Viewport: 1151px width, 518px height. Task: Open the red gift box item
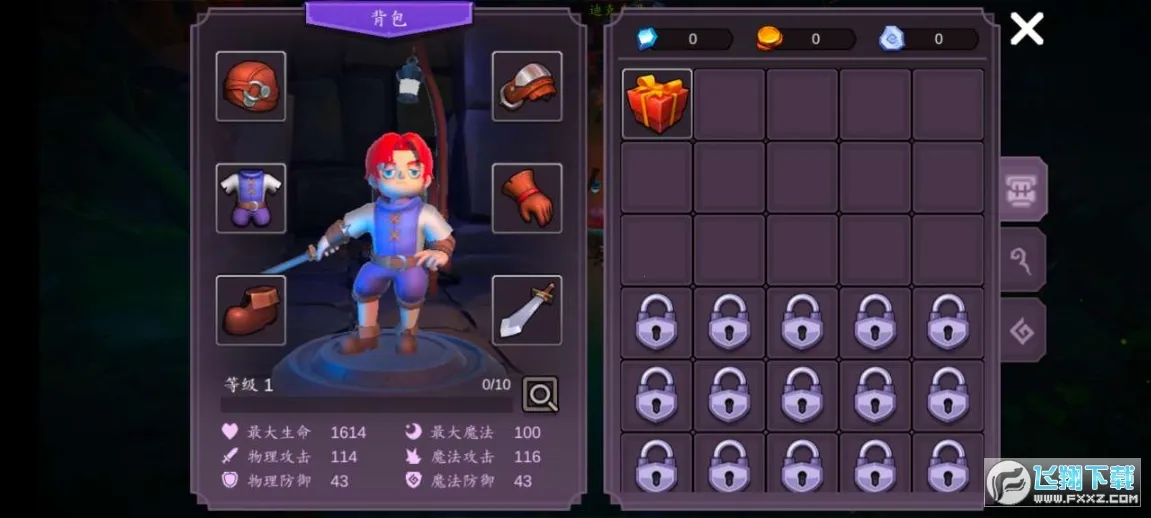(x=657, y=103)
